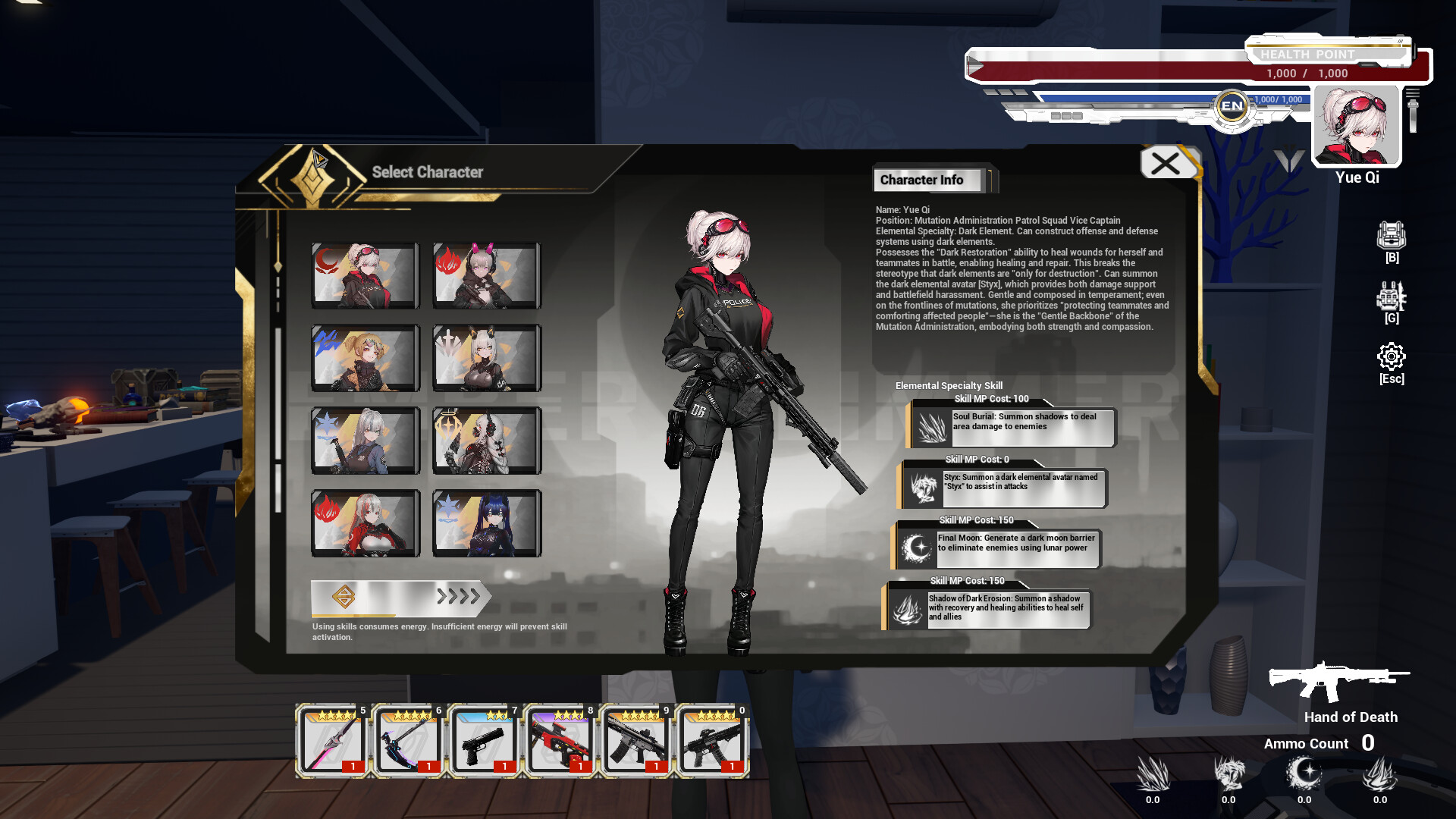Select the Shadow of Dark Erosion skill icon
Screen dimensions: 1456x819
click(909, 607)
